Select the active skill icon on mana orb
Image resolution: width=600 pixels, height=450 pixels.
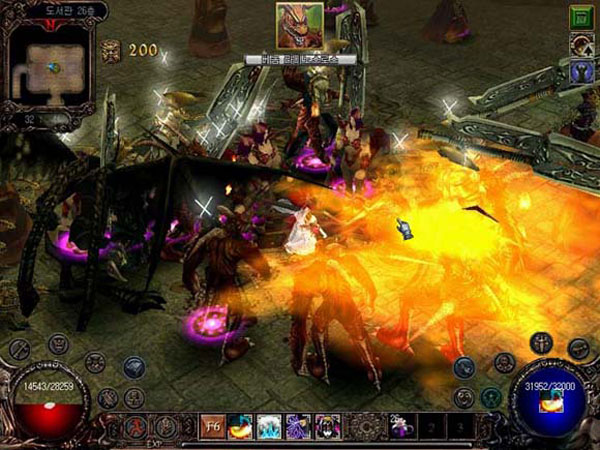pos(552,399)
